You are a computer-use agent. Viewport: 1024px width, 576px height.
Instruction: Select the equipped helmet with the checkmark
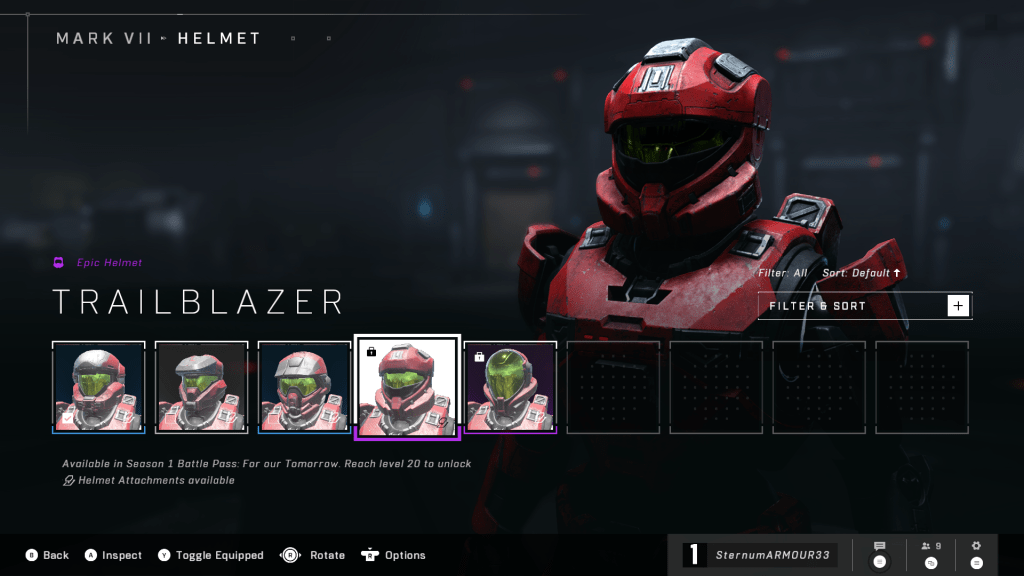tap(99, 387)
